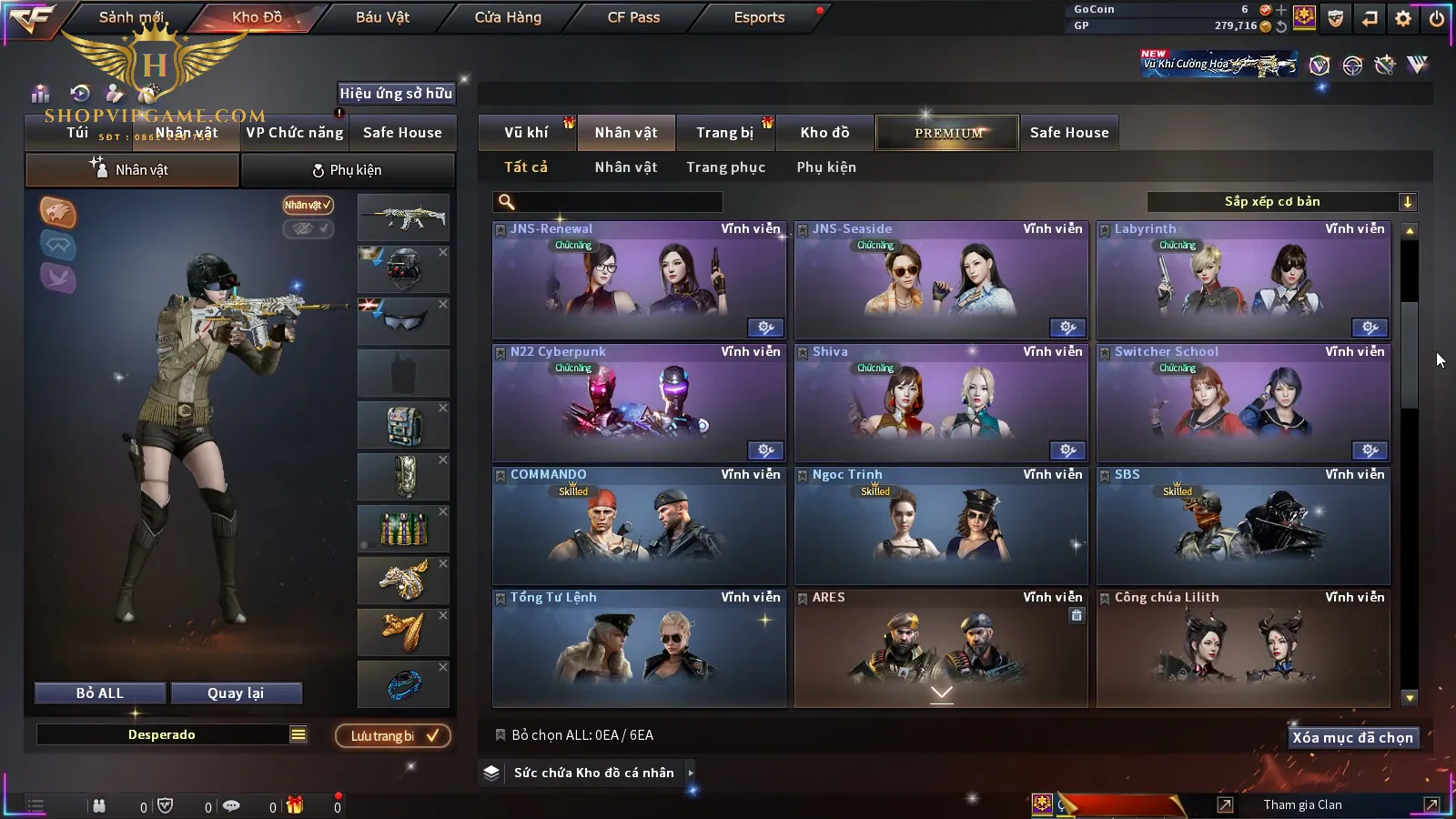Open the PREMIUM tab
Image resolution: width=1456 pixels, height=819 pixels.
(x=948, y=133)
